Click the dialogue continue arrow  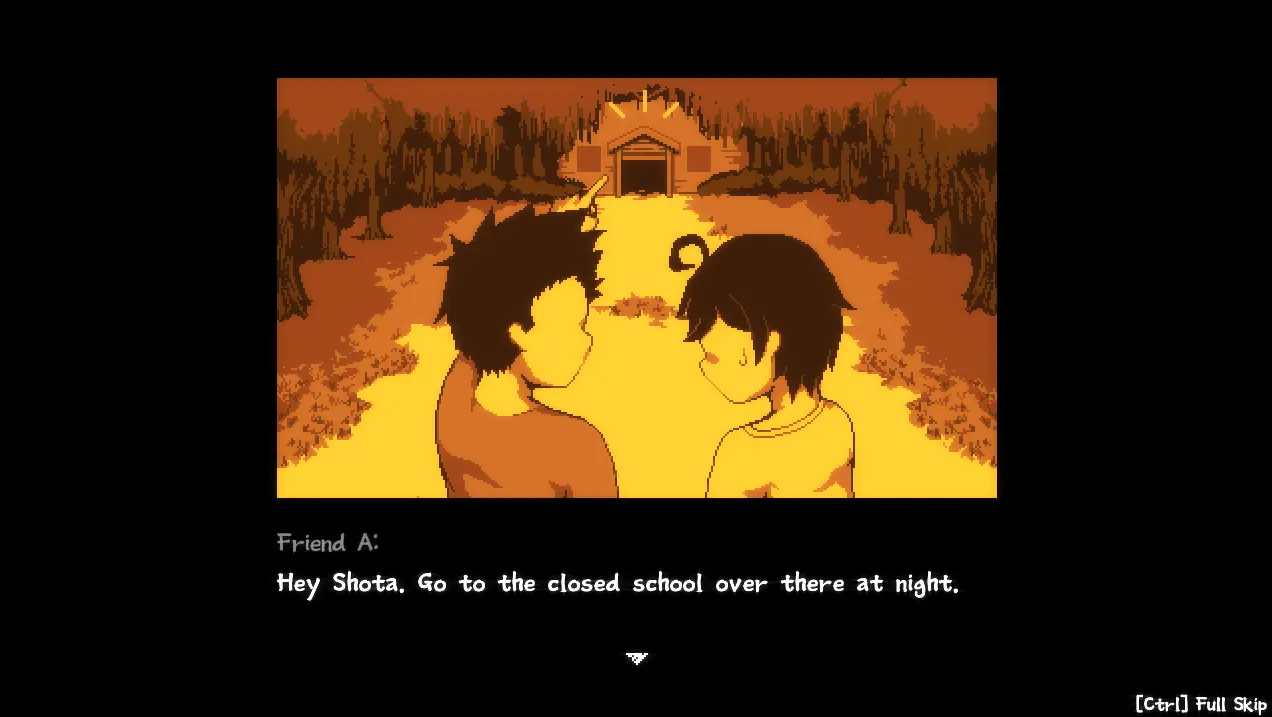coord(637,657)
